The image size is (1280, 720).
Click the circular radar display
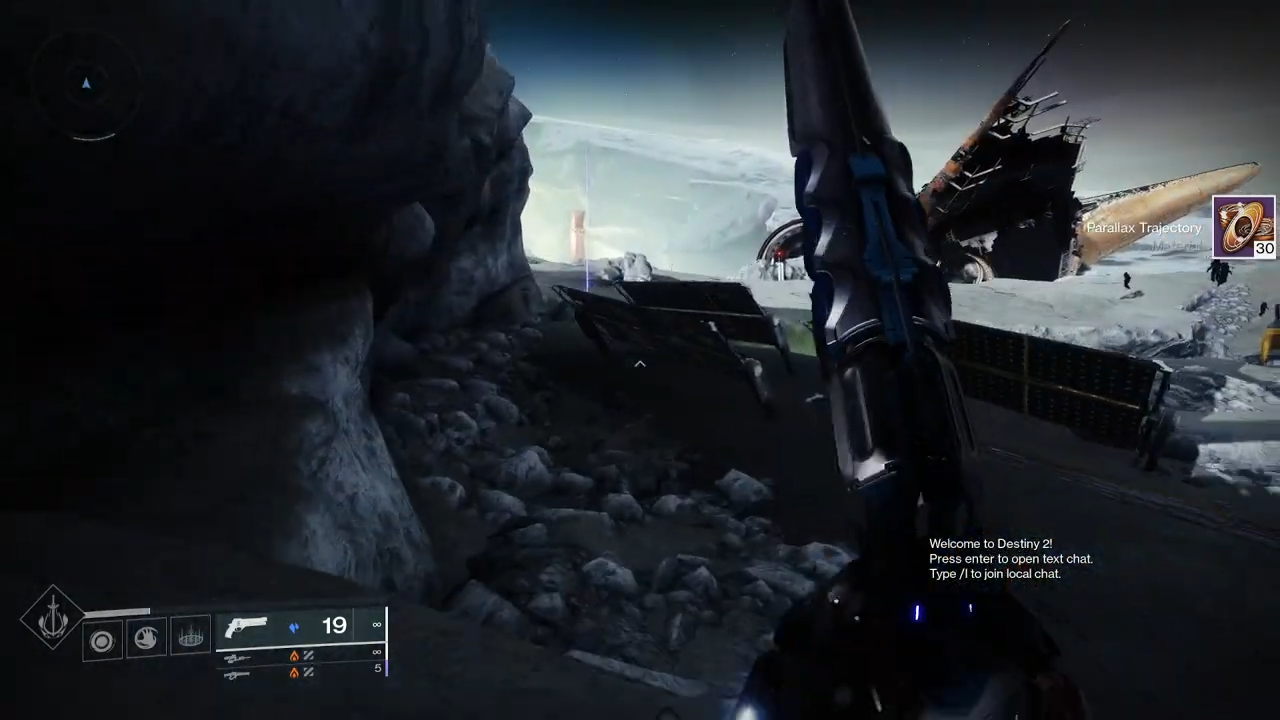(86, 85)
